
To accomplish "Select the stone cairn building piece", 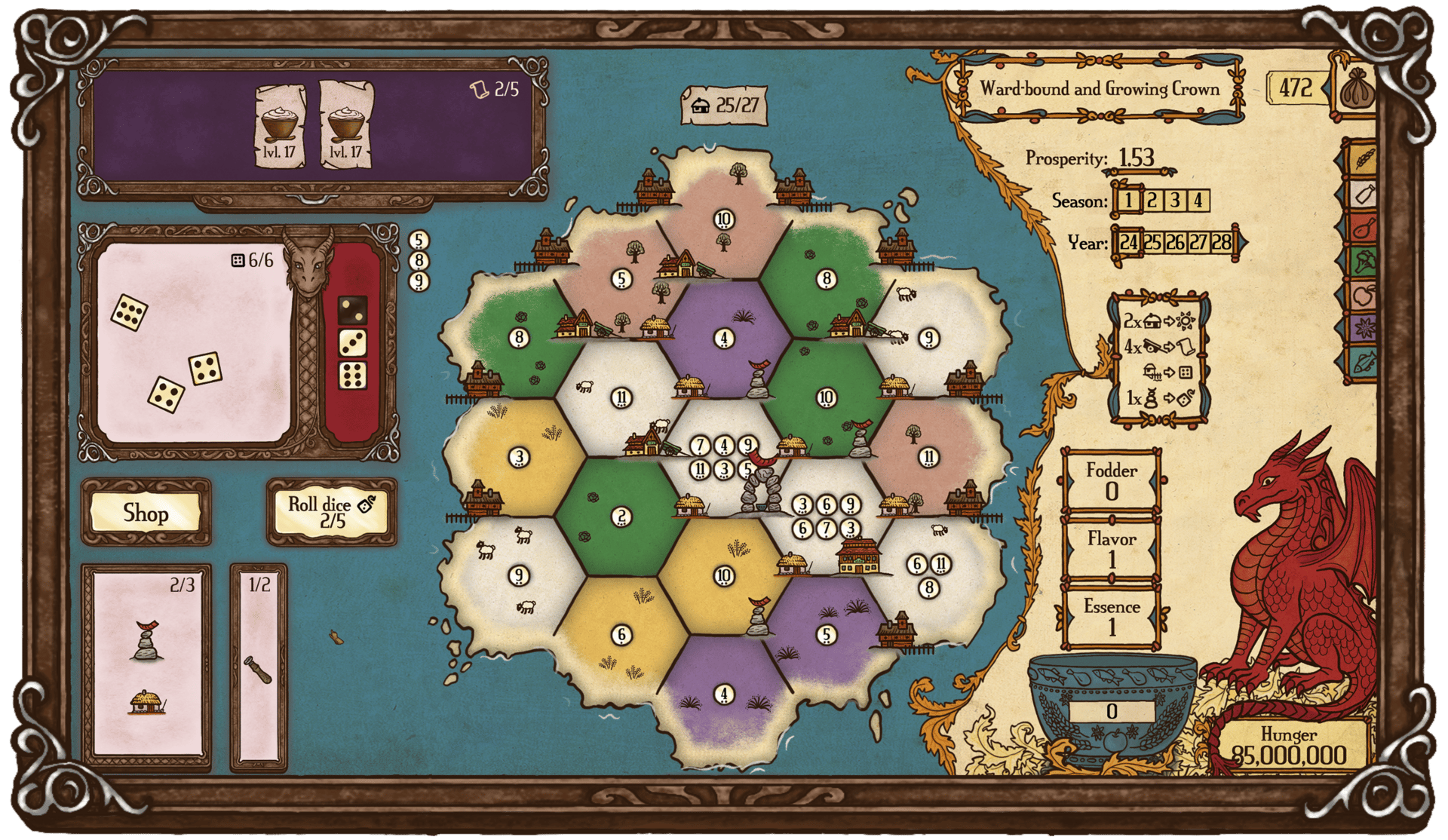I will [147, 642].
